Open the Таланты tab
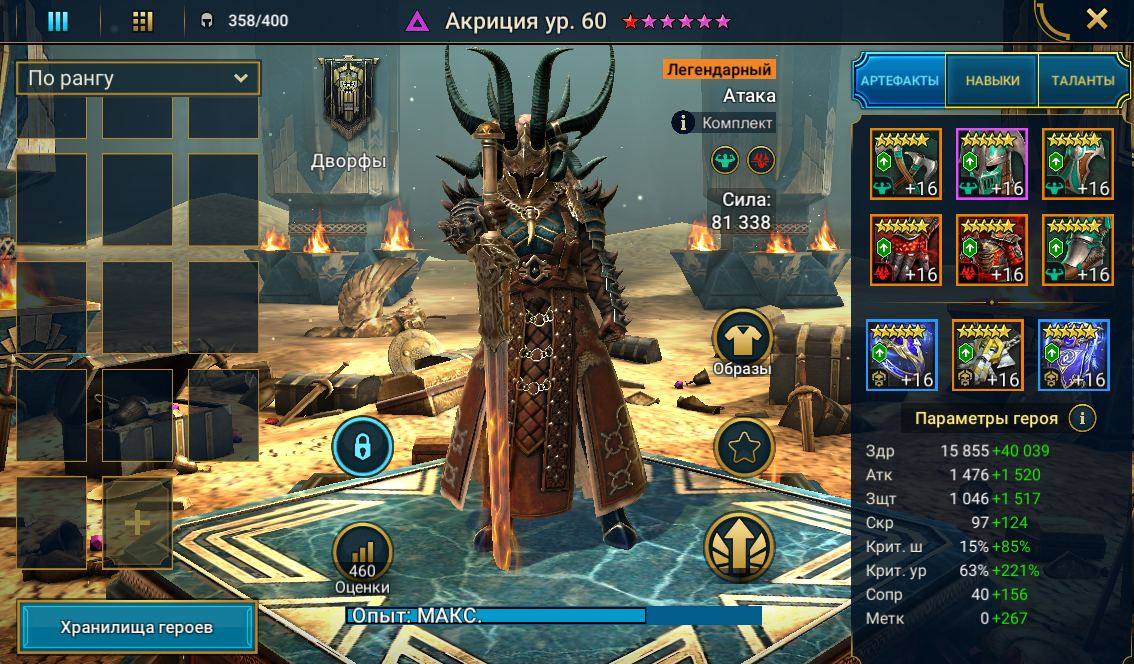 click(1082, 81)
